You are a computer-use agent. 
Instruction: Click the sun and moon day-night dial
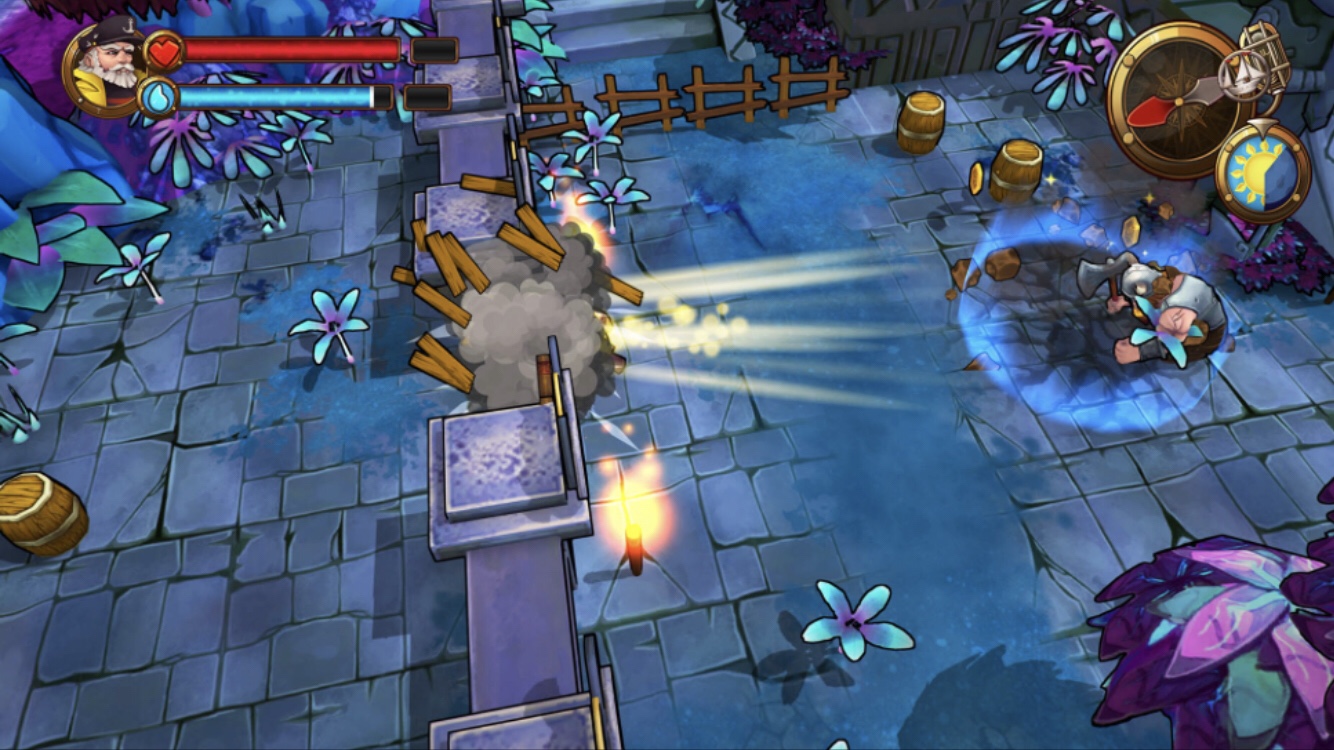tap(1262, 171)
